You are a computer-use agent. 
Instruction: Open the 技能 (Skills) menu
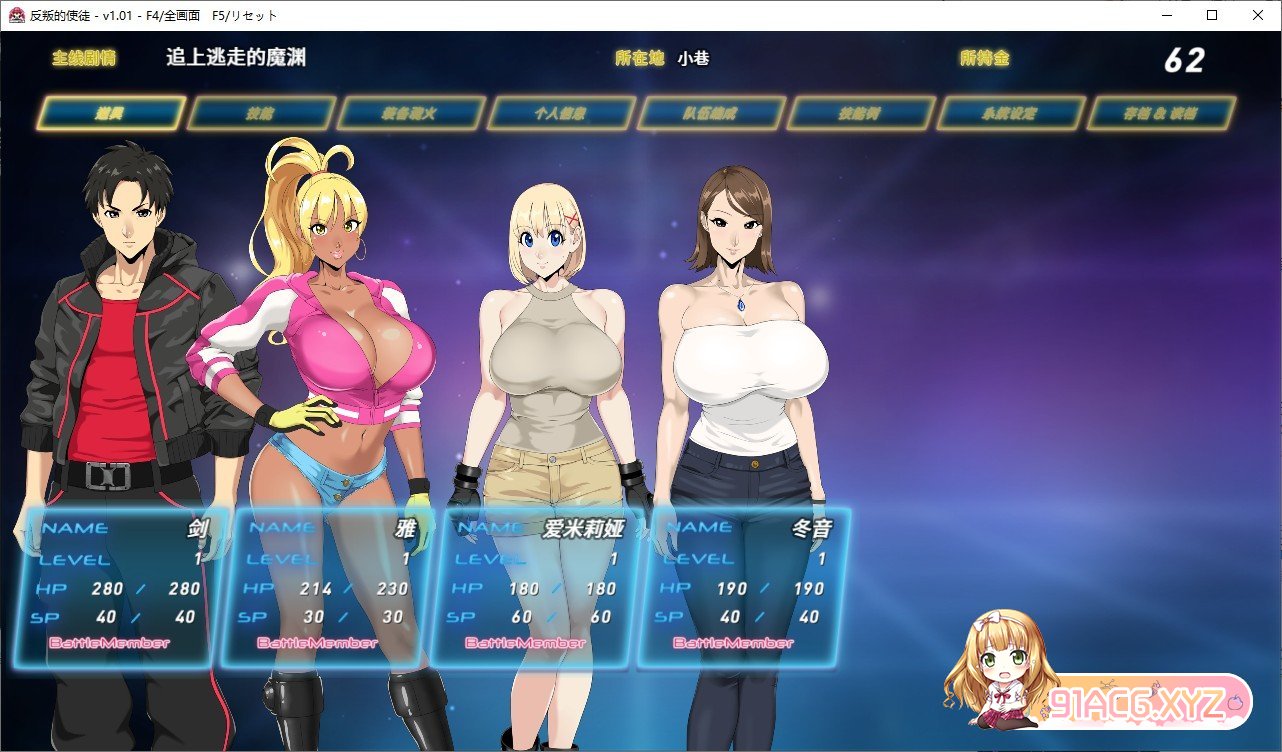coord(261,113)
